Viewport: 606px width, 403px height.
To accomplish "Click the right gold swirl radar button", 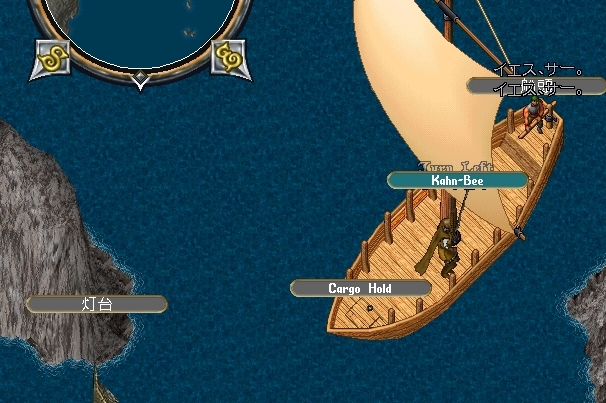I will pos(229,58).
